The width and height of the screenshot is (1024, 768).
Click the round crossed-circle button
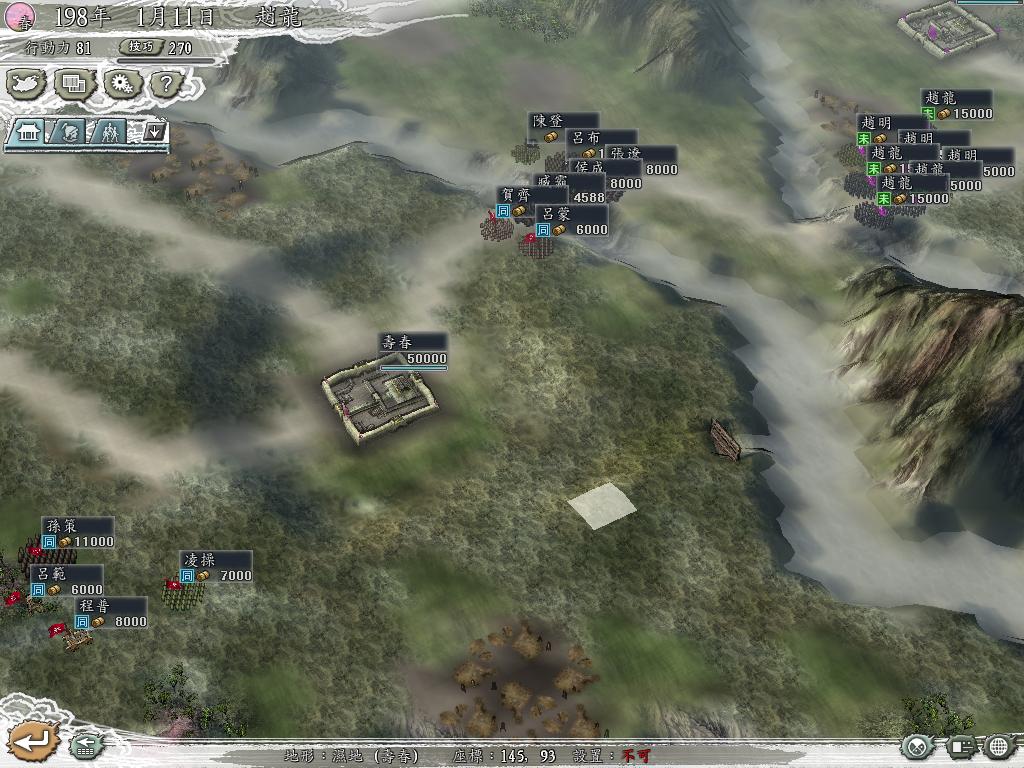(x=917, y=746)
